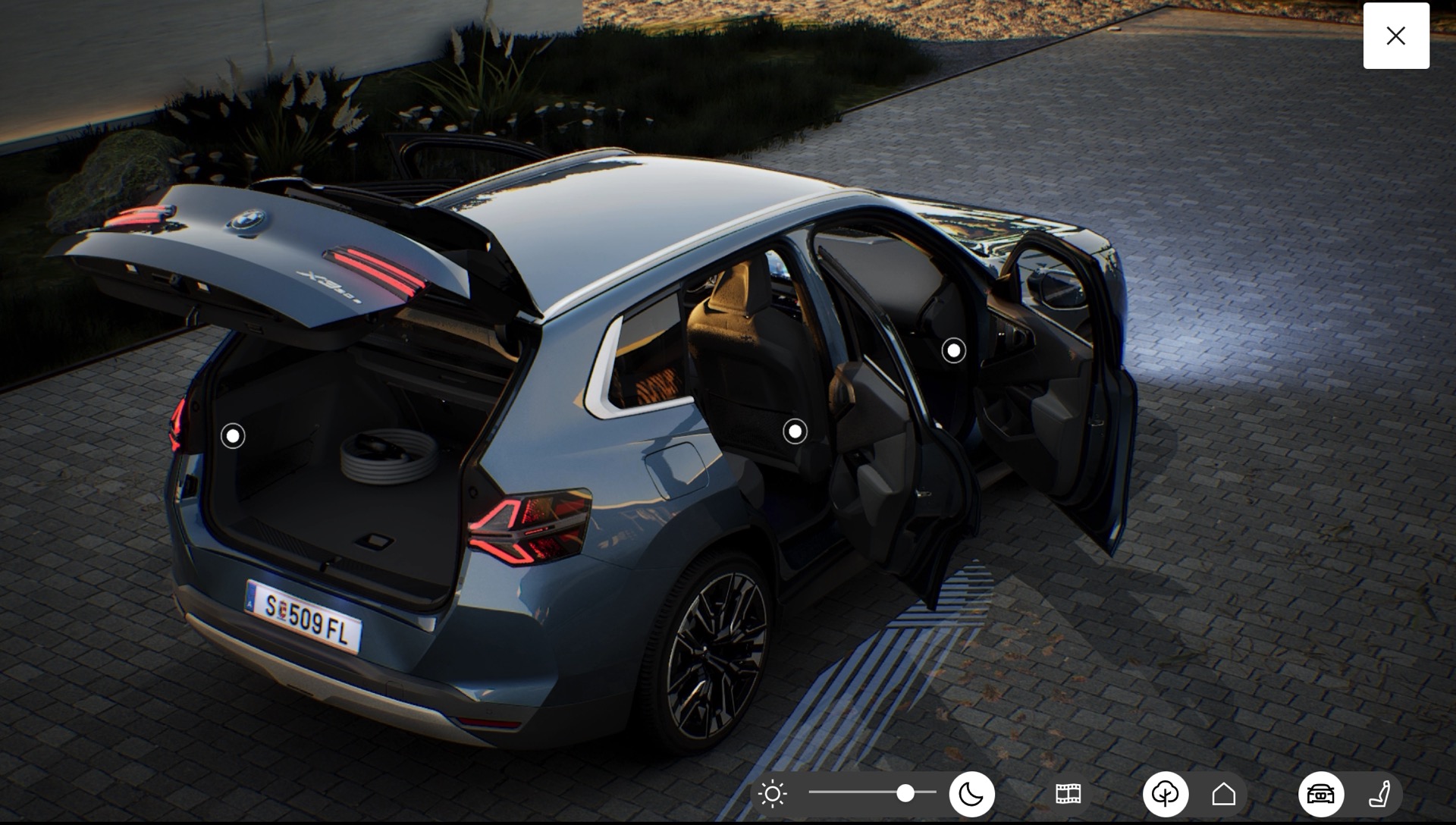The image size is (1456, 825).
Task: Click the hotspot marker in the trunk
Action: click(233, 436)
